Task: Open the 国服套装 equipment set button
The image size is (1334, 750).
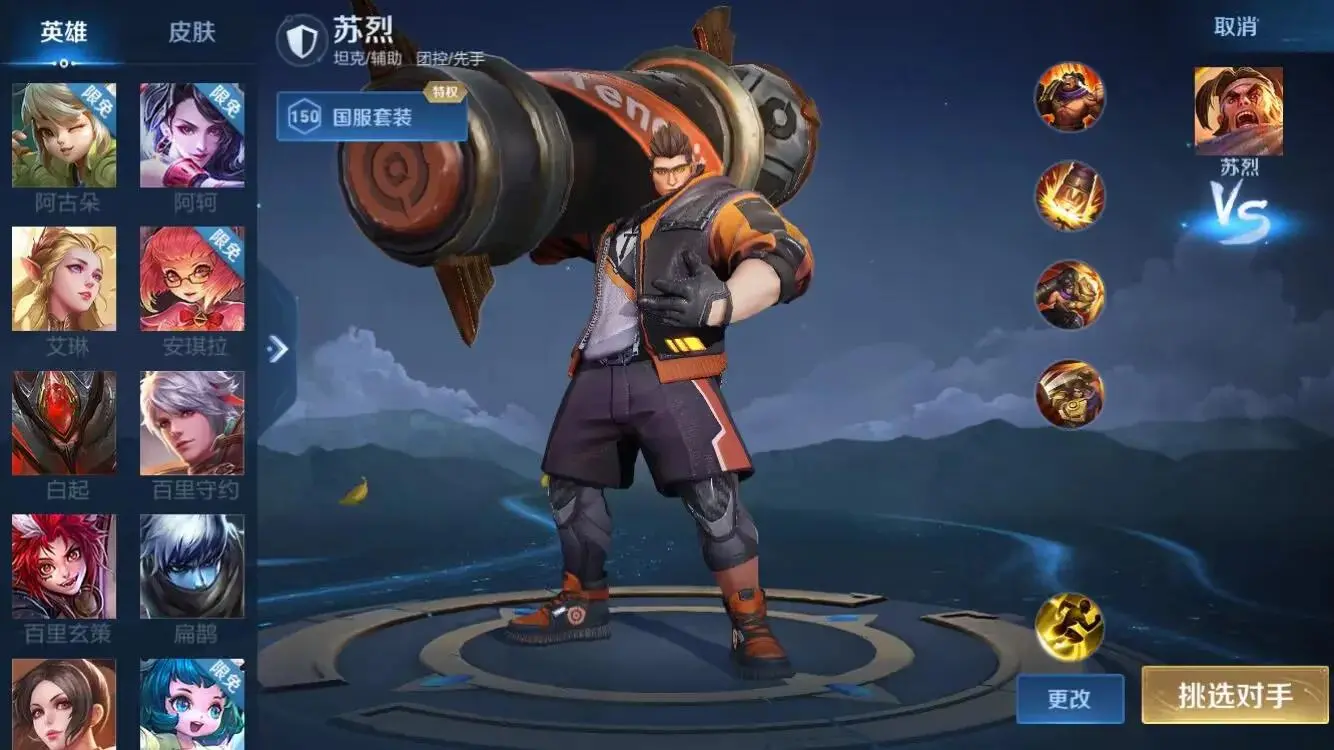Action: 372,117
